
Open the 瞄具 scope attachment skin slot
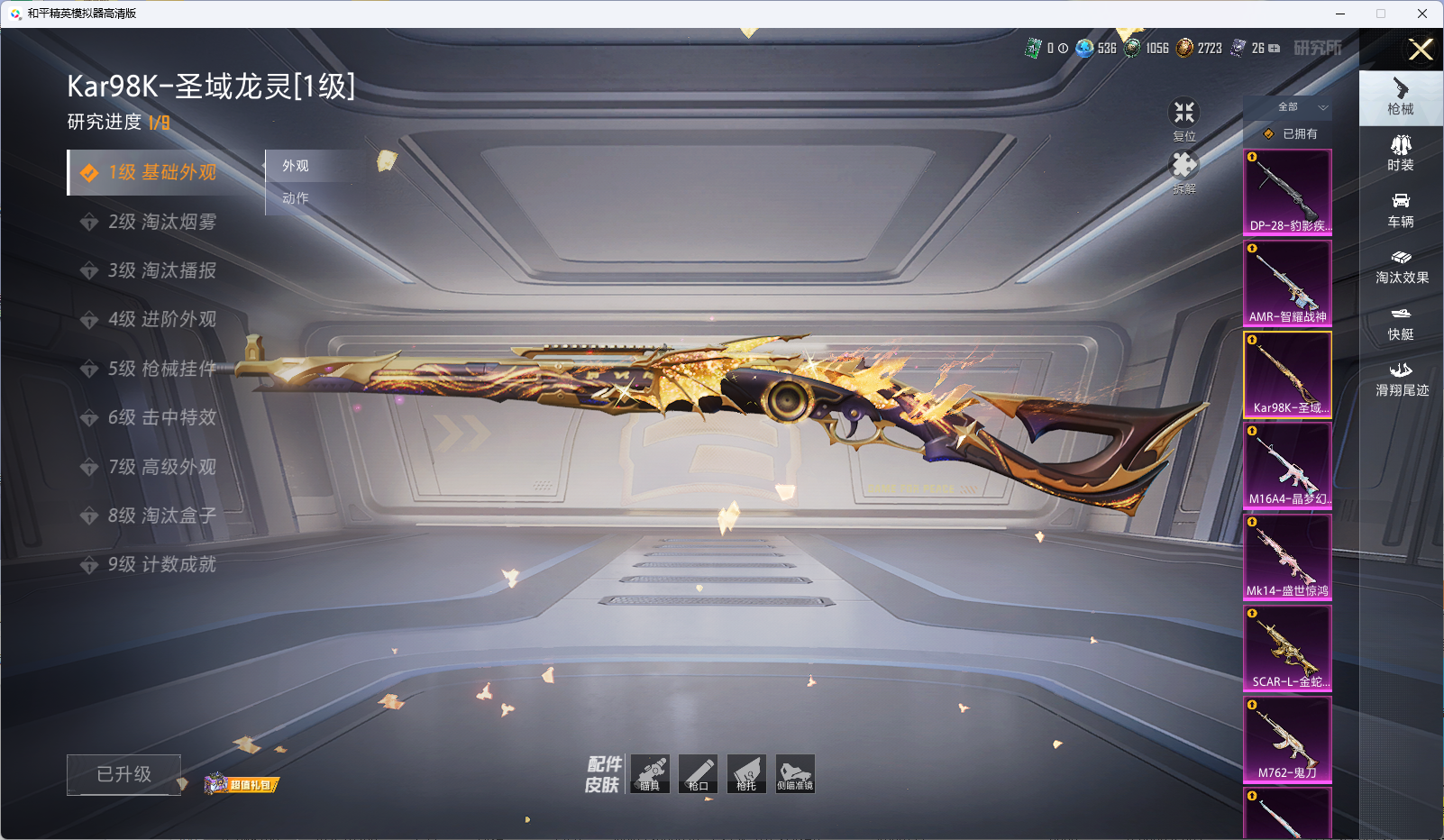coord(650,773)
